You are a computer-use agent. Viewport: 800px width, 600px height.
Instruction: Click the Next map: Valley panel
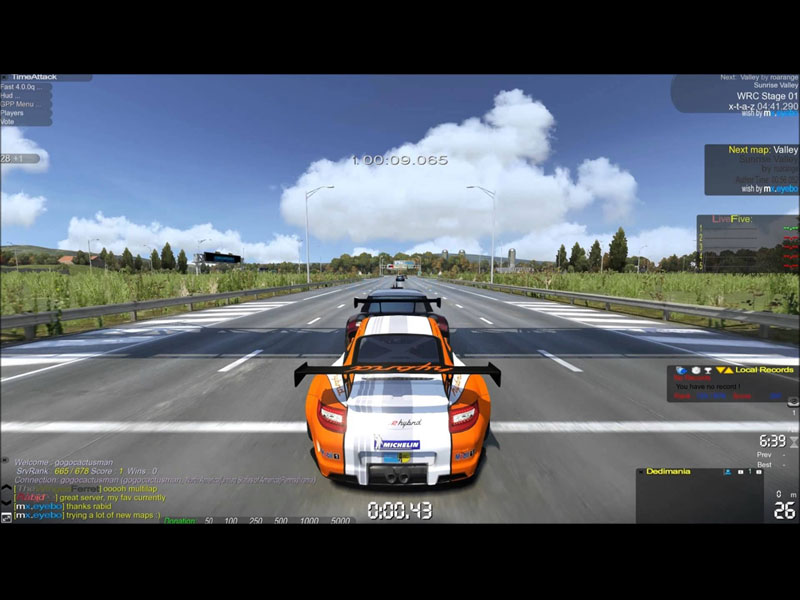[x=751, y=150]
